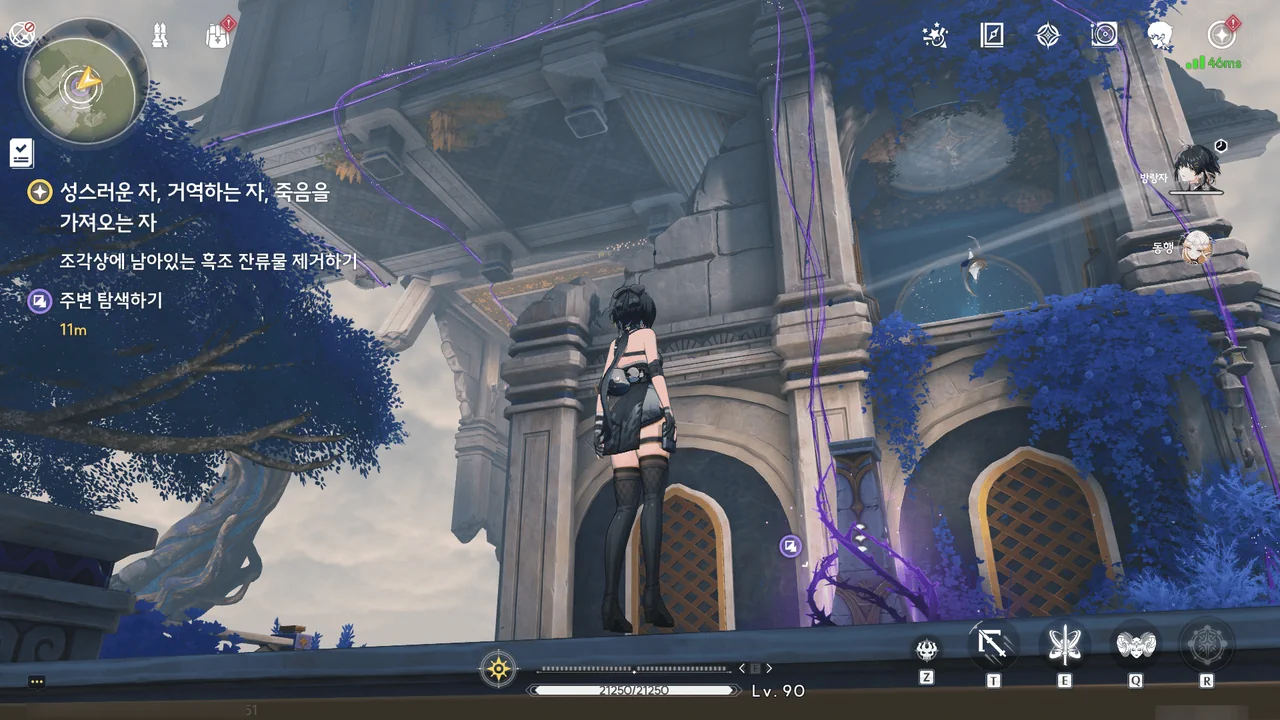Open the twin-tower icon near the minimap
This screenshot has width=1280, height=720.
click(x=160, y=35)
